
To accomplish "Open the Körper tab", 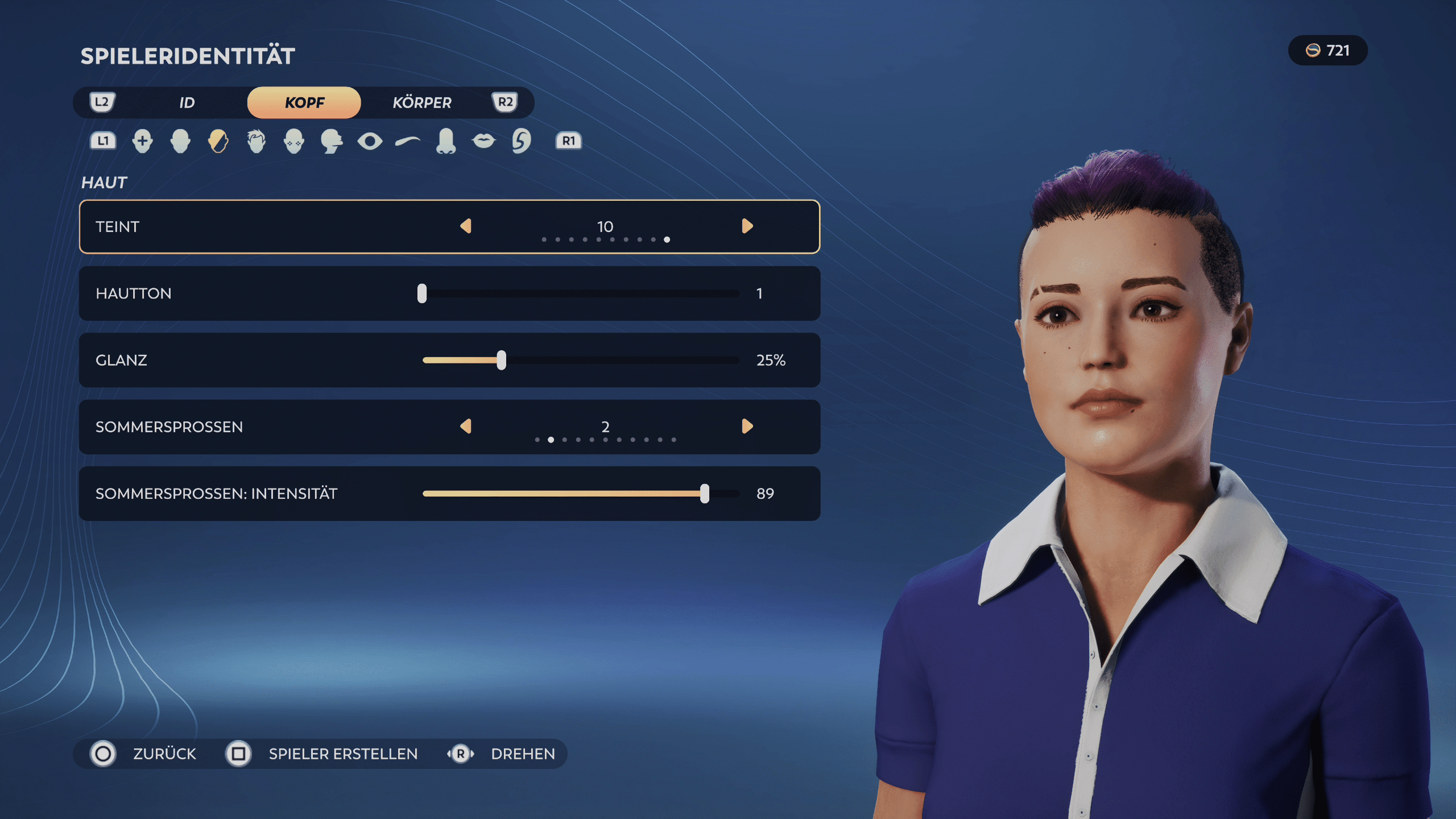I will pyautogui.click(x=421, y=102).
